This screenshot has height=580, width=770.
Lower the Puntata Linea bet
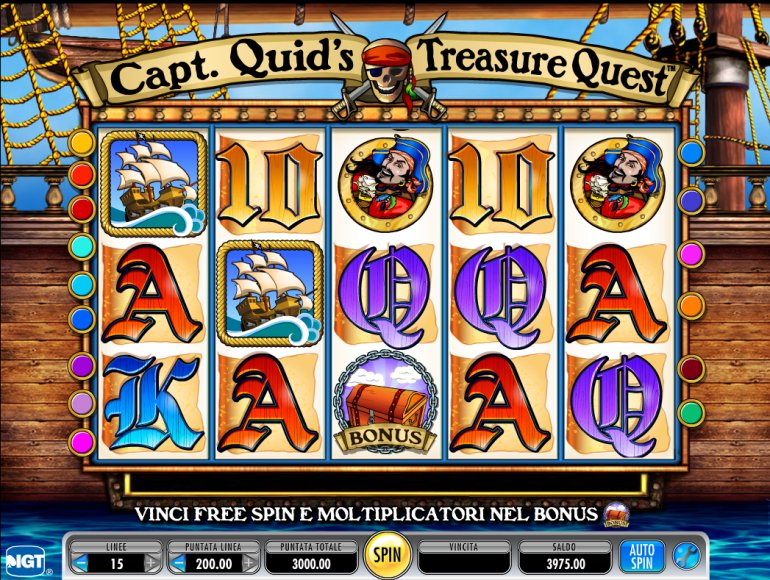point(177,565)
